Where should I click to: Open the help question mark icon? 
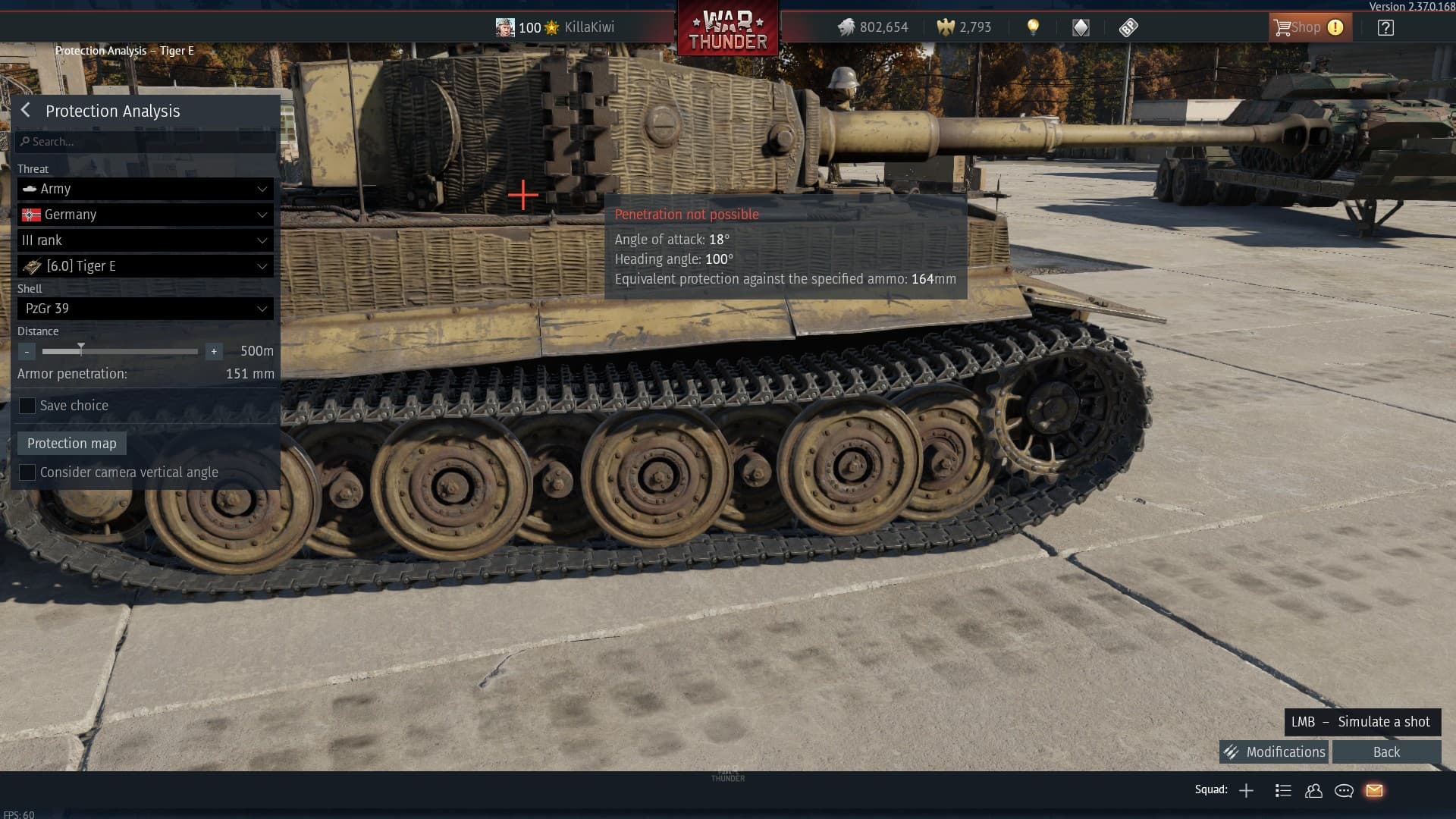1385,27
